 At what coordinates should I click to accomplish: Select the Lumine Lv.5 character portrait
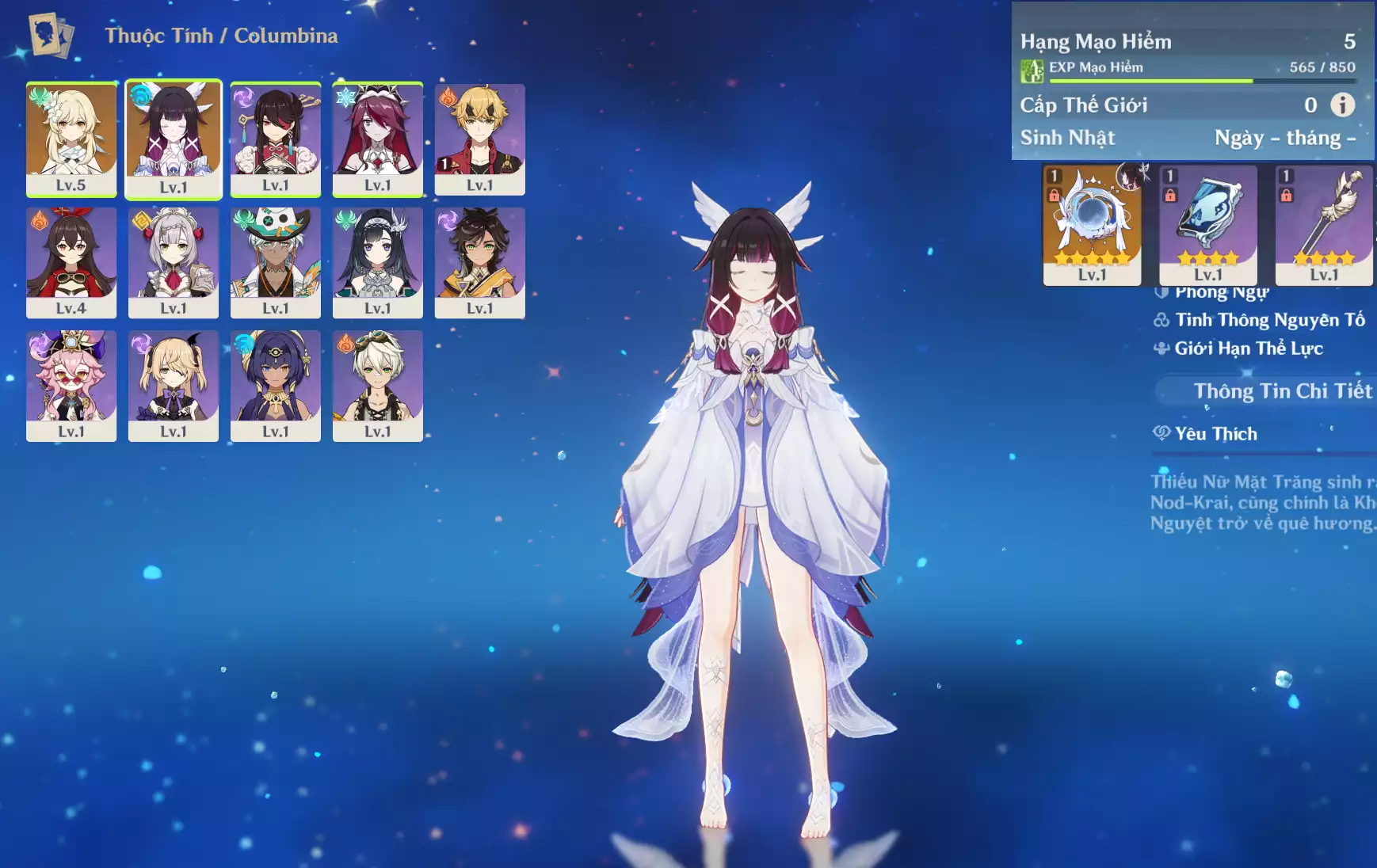coord(71,139)
